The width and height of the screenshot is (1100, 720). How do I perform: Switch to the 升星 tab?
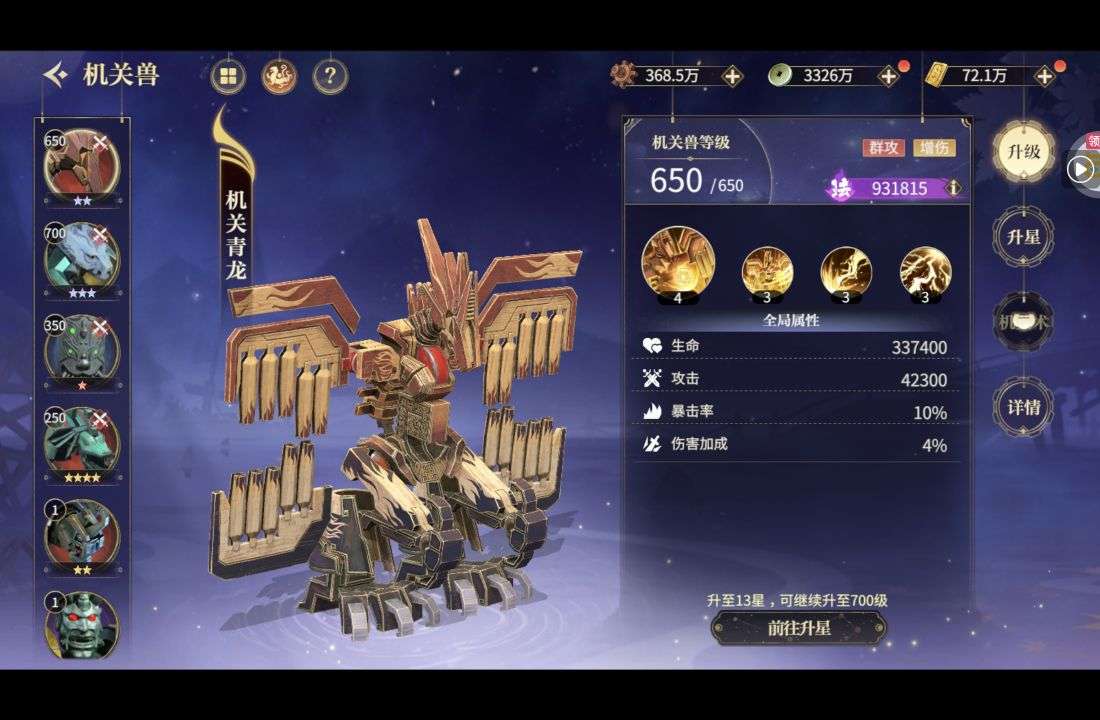point(1023,237)
